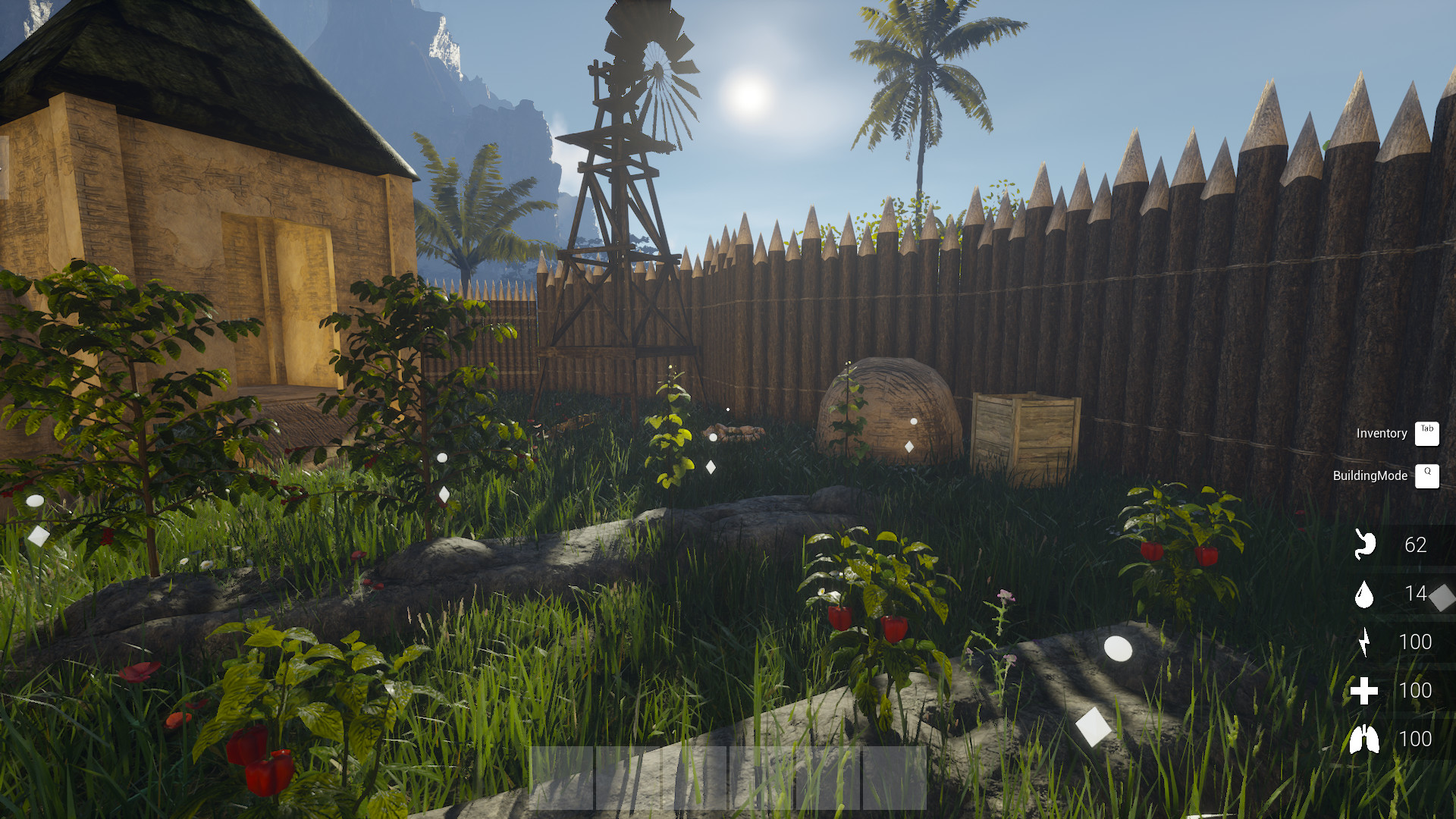Image resolution: width=1456 pixels, height=819 pixels.
Task: Click the health cross icon showing 100
Action: pos(1365,691)
